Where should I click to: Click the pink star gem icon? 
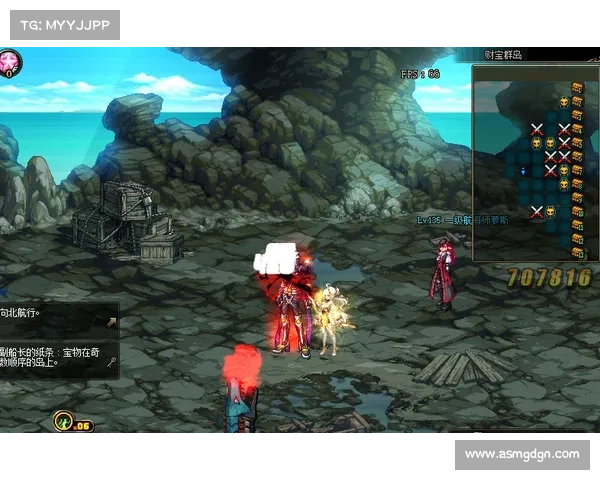coord(12,64)
